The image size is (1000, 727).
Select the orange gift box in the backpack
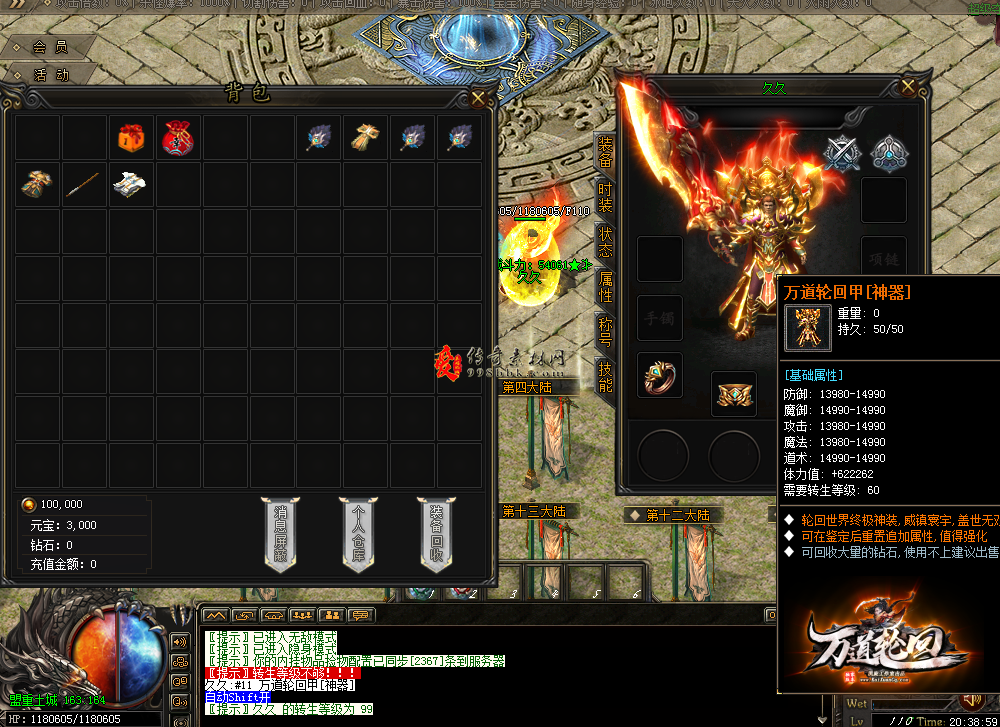pyautogui.click(x=132, y=138)
